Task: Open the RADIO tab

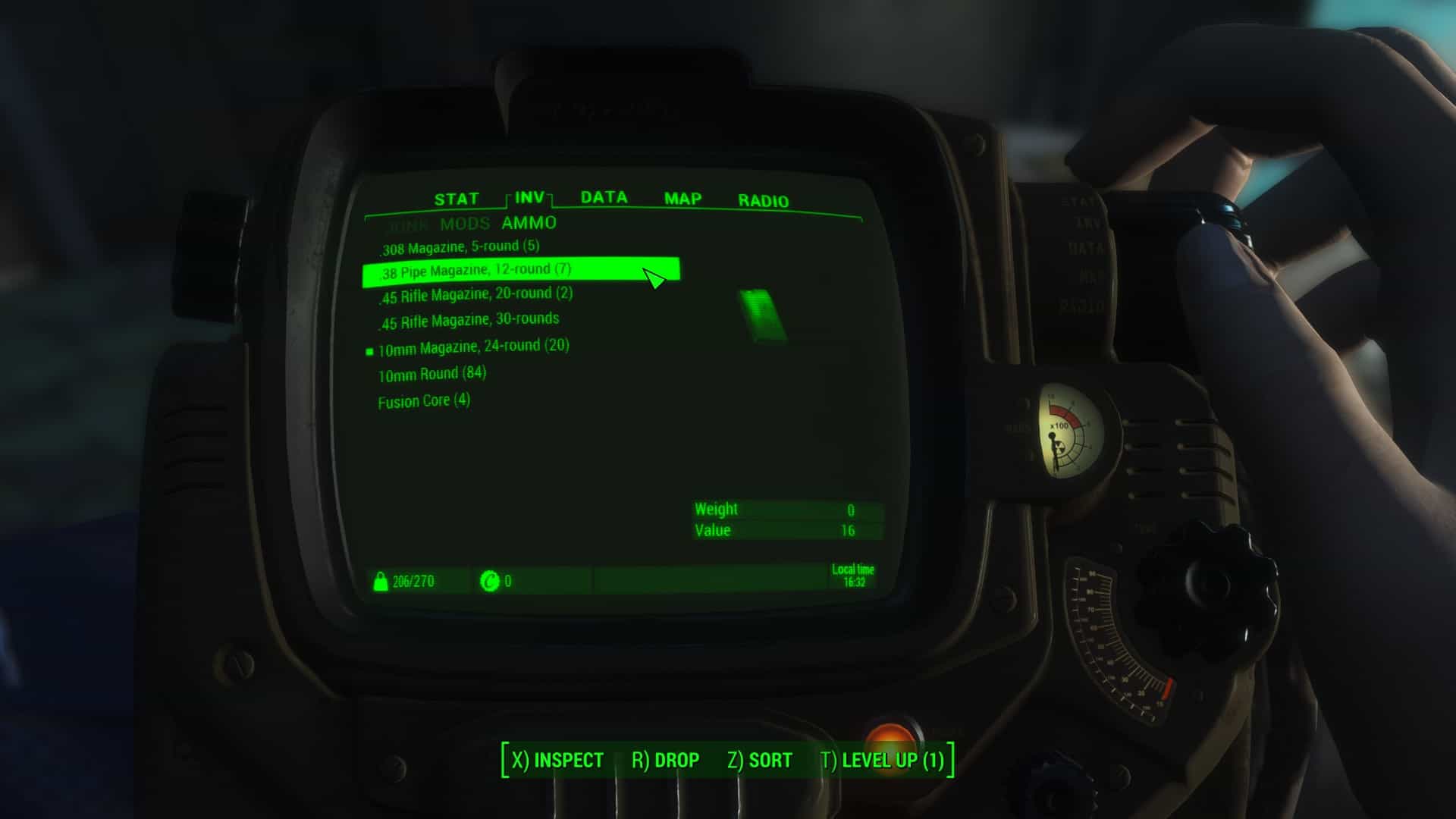Action: pos(763,201)
